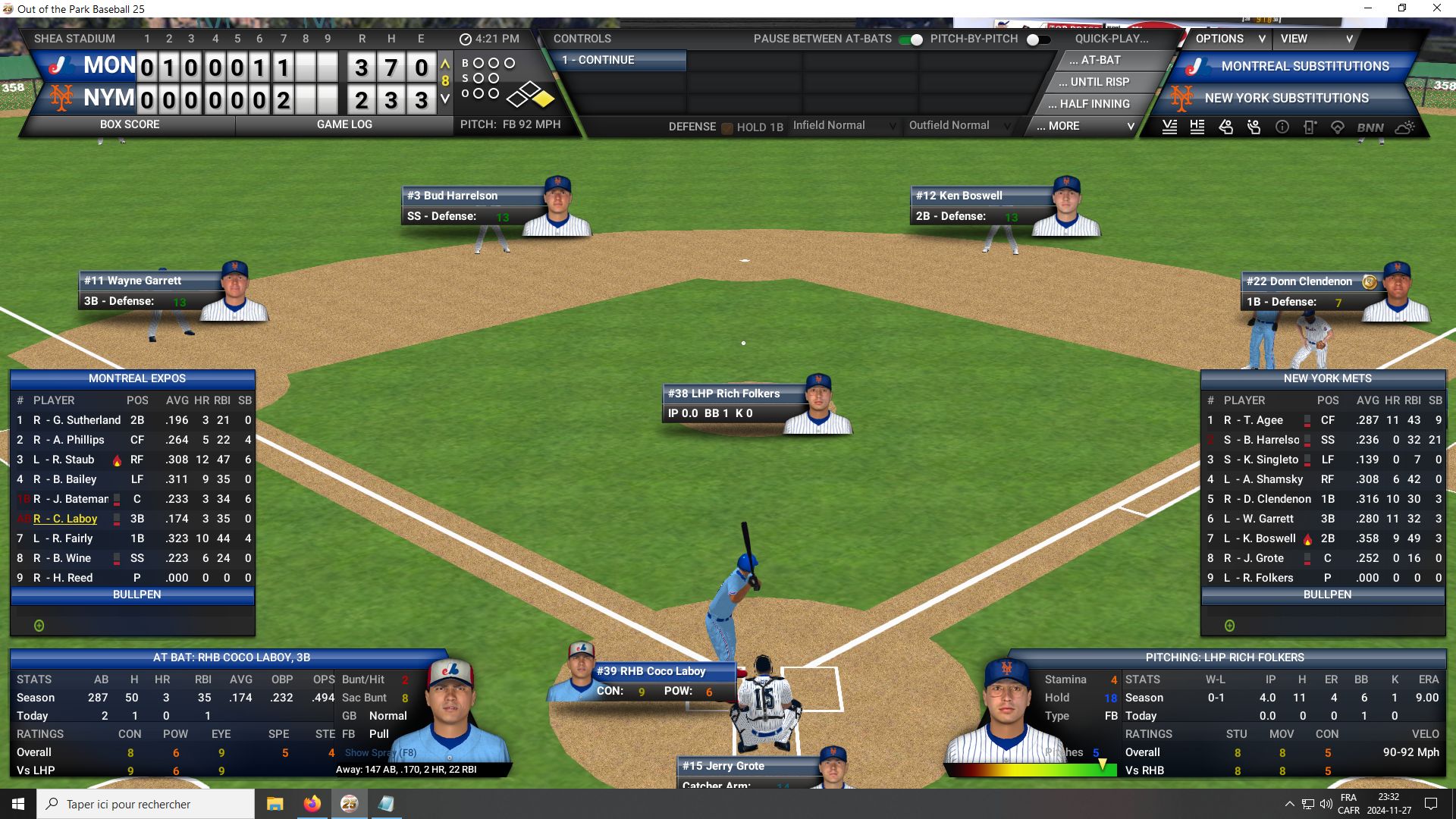The image size is (1456, 819).
Task: Expand the More quick-play options
Action: (x=1084, y=126)
